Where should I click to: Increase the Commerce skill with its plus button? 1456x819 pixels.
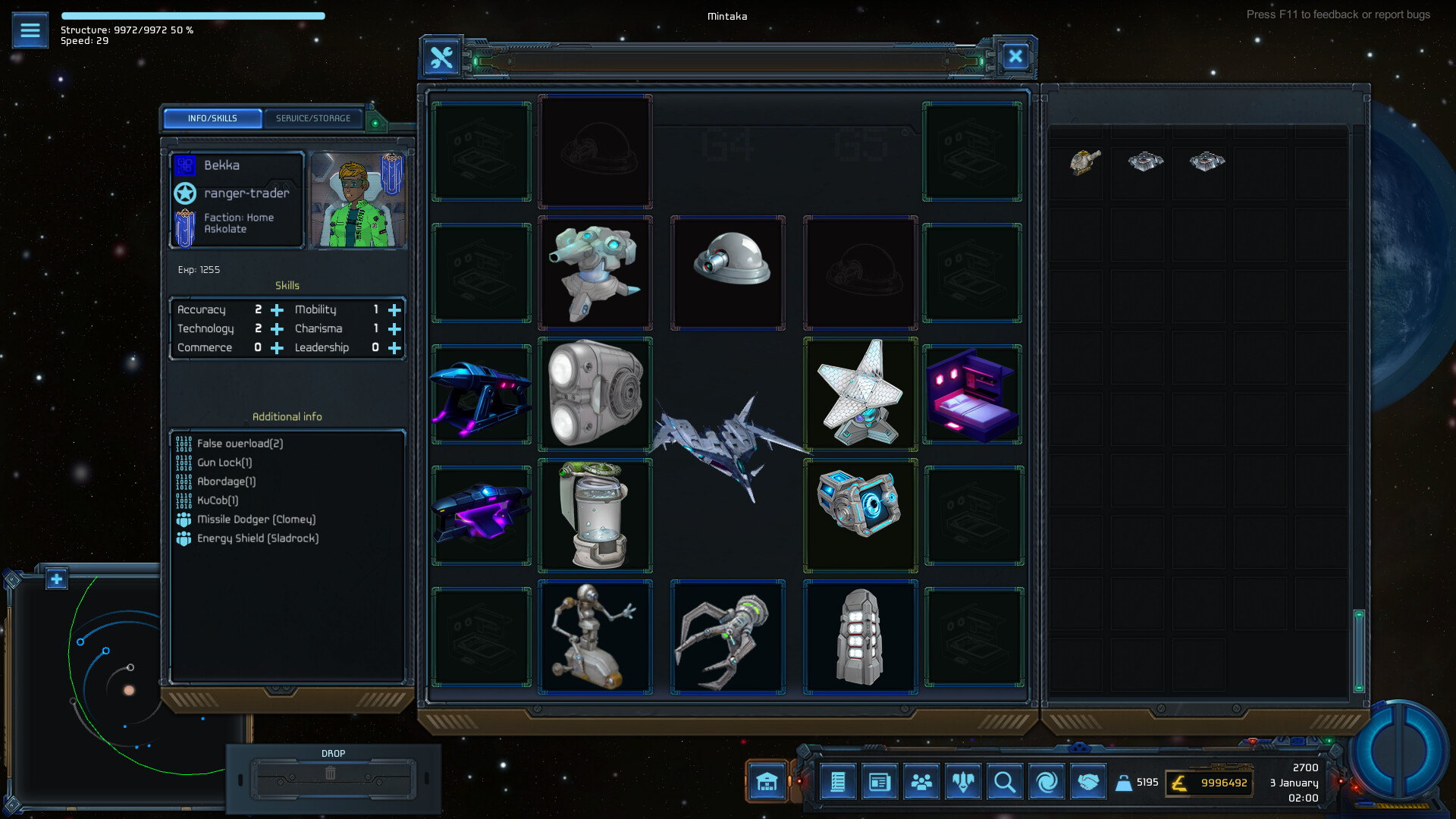coord(277,348)
